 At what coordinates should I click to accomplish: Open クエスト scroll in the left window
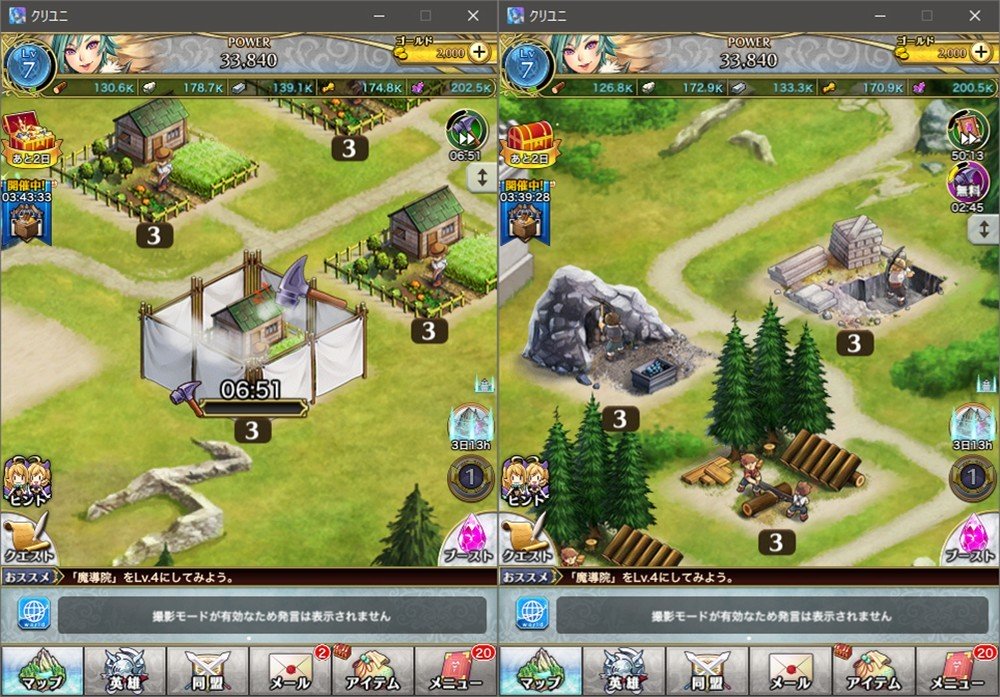25,540
